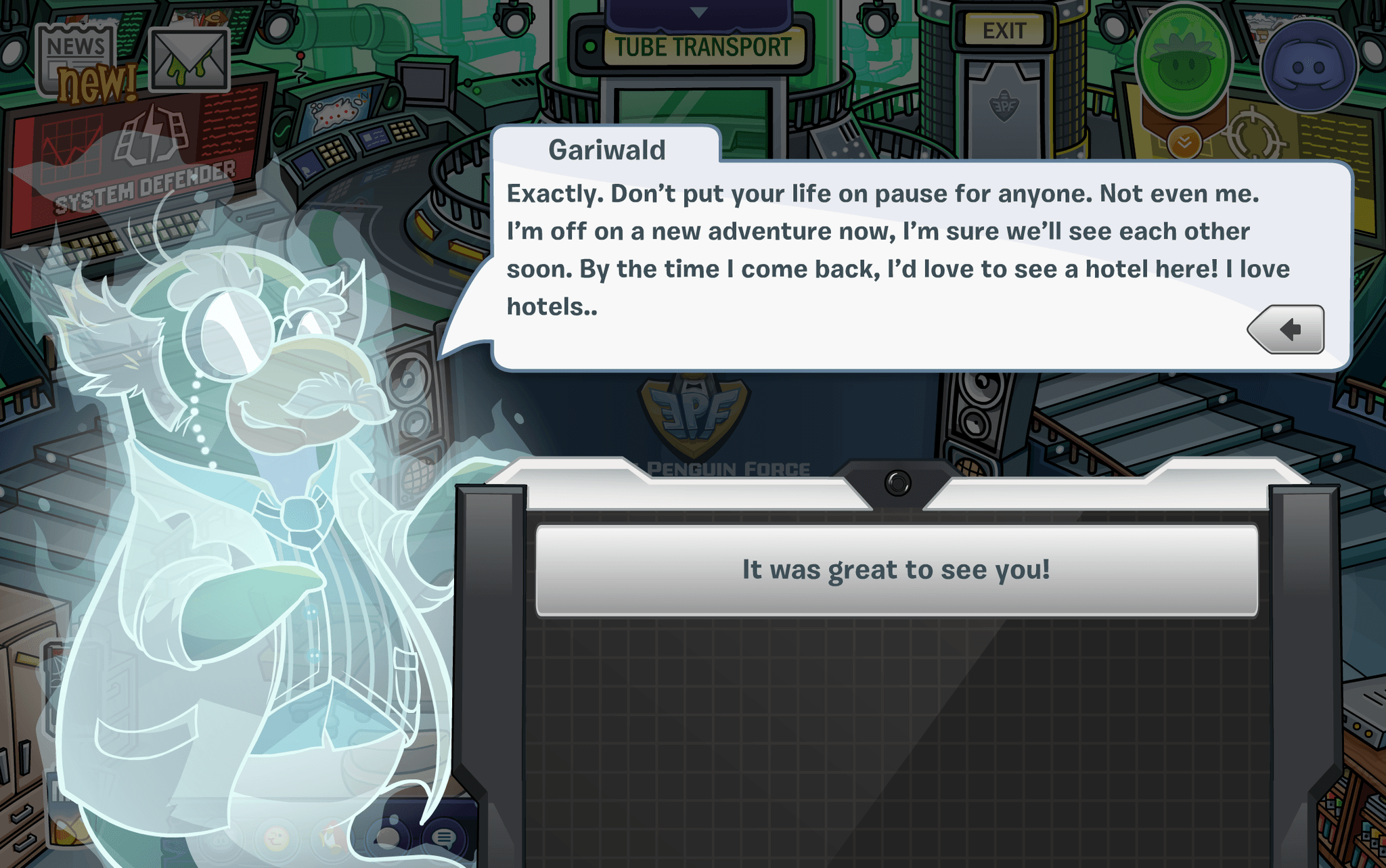The image size is (1386, 868).
Task: Open the Discord logo button
Action: (x=1309, y=66)
